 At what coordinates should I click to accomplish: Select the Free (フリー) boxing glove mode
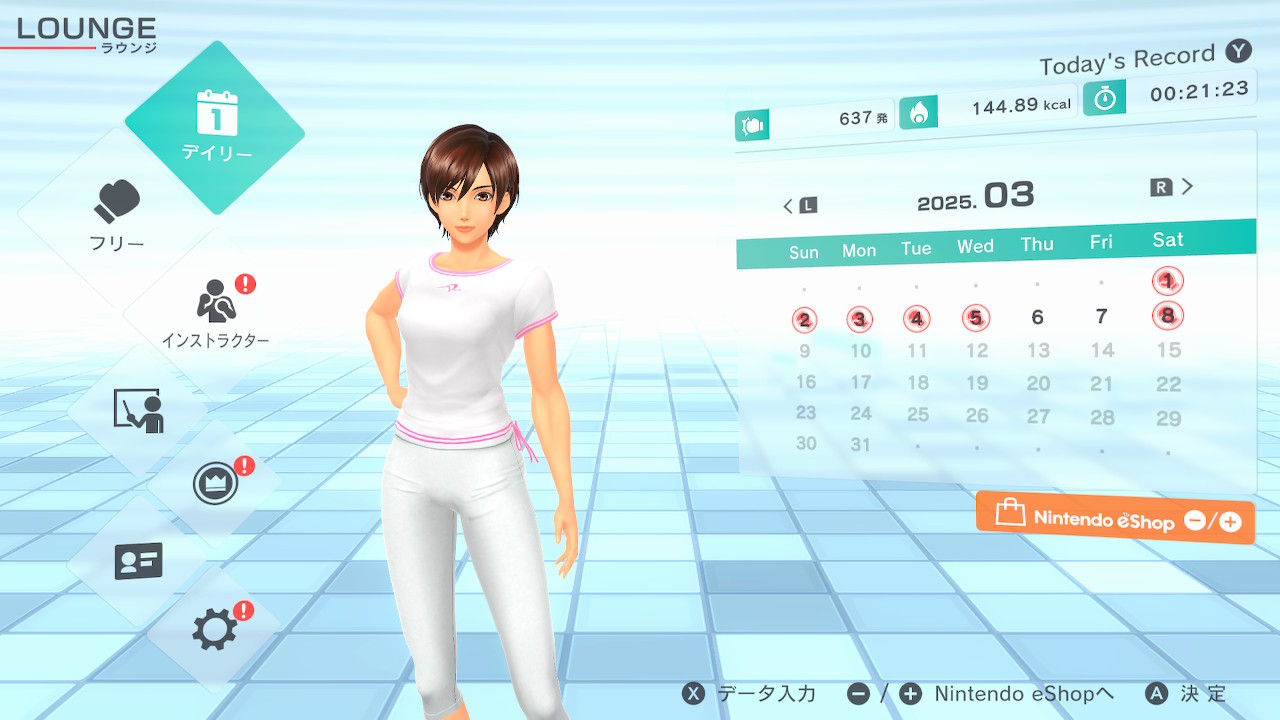click(x=118, y=215)
